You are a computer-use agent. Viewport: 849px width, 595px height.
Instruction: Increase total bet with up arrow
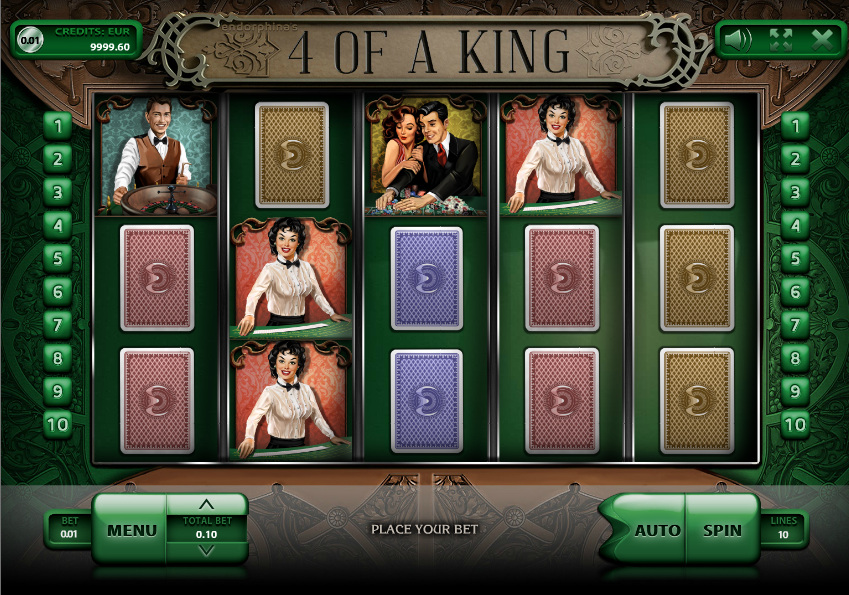click(x=207, y=504)
